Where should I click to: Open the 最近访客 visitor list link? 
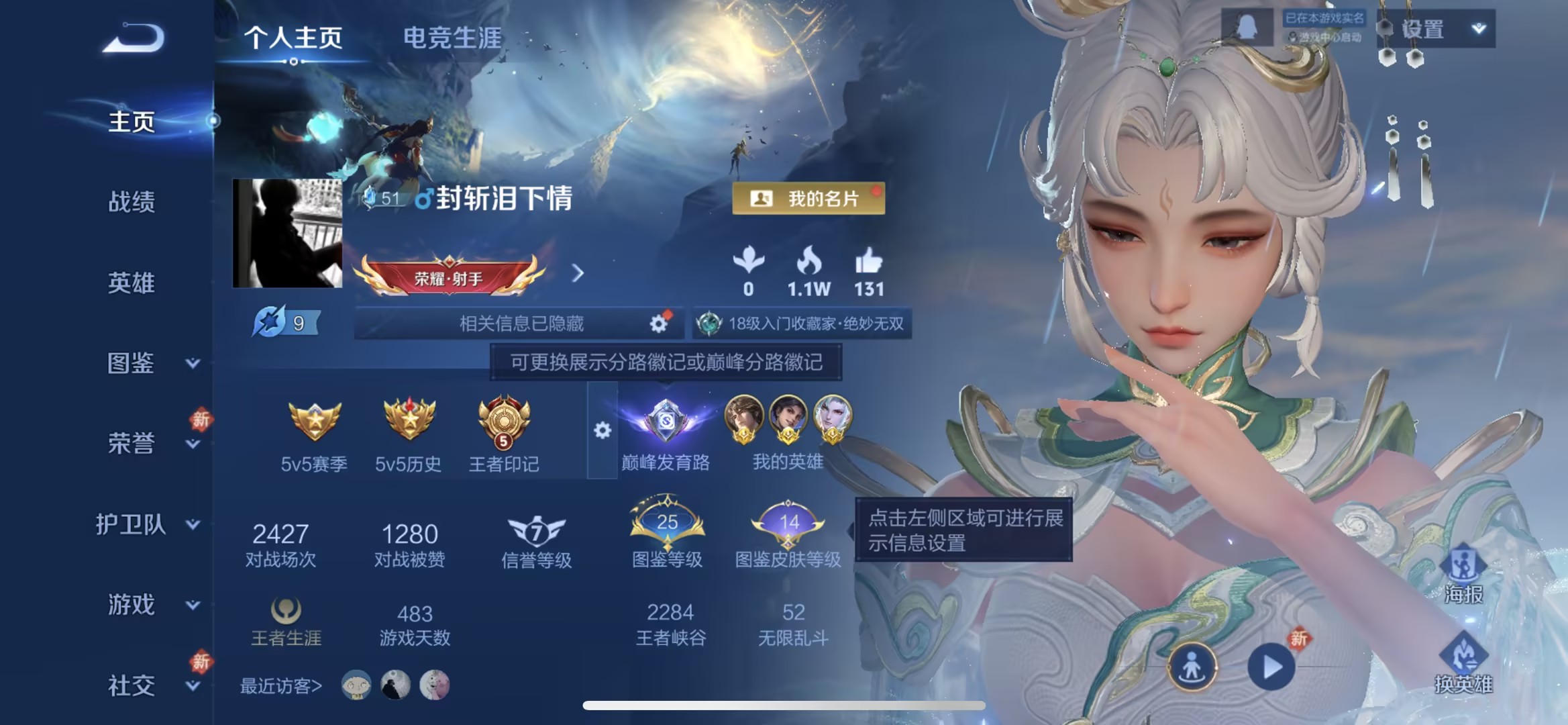[280, 686]
